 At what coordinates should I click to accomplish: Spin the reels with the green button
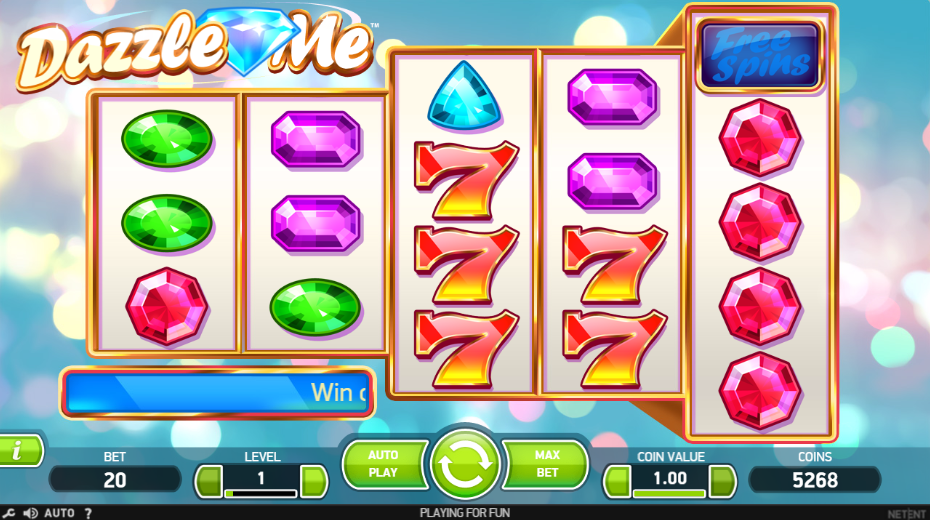464,464
